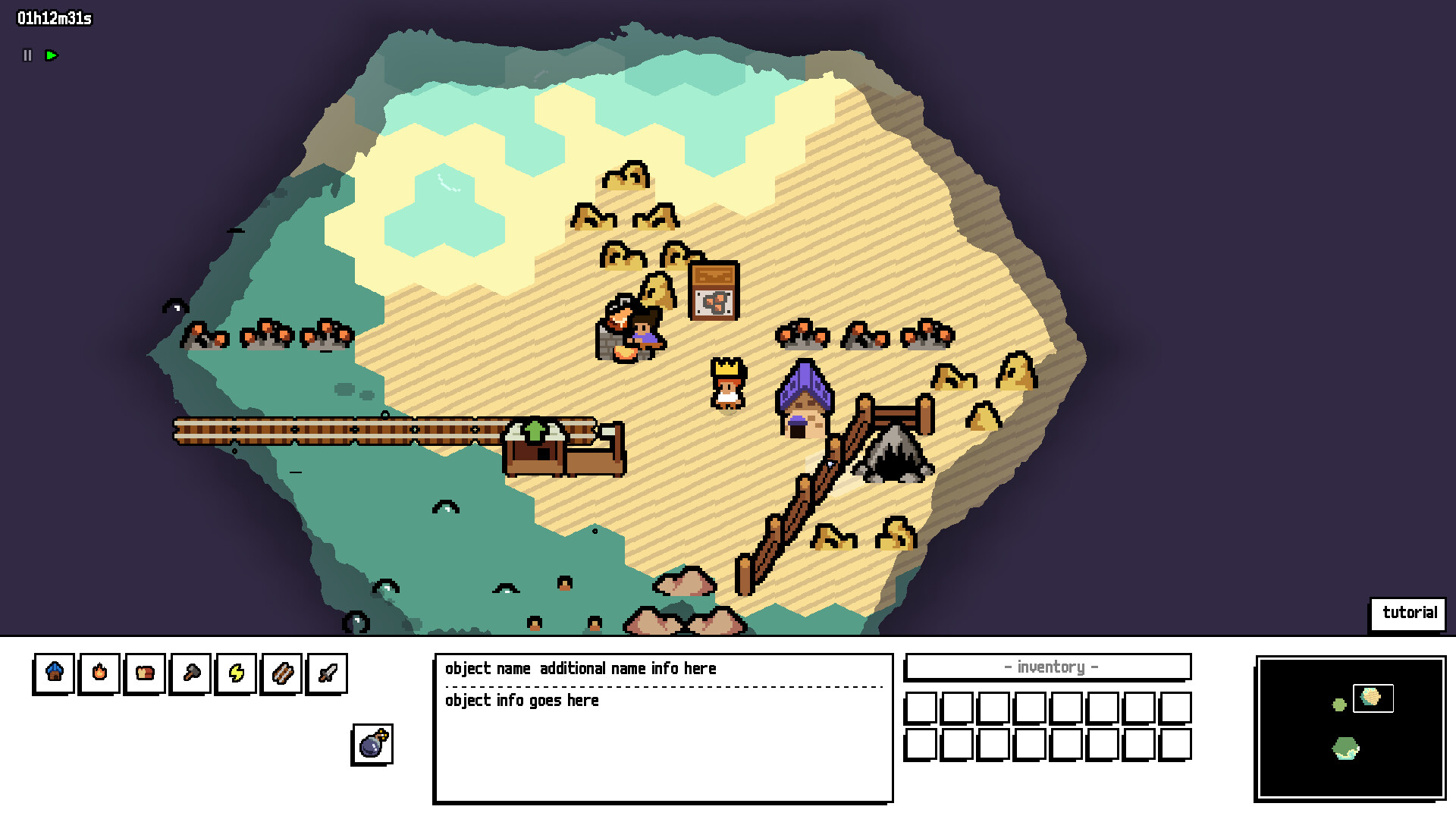Pause the game with the pause control
1456x819 pixels.
[x=27, y=55]
